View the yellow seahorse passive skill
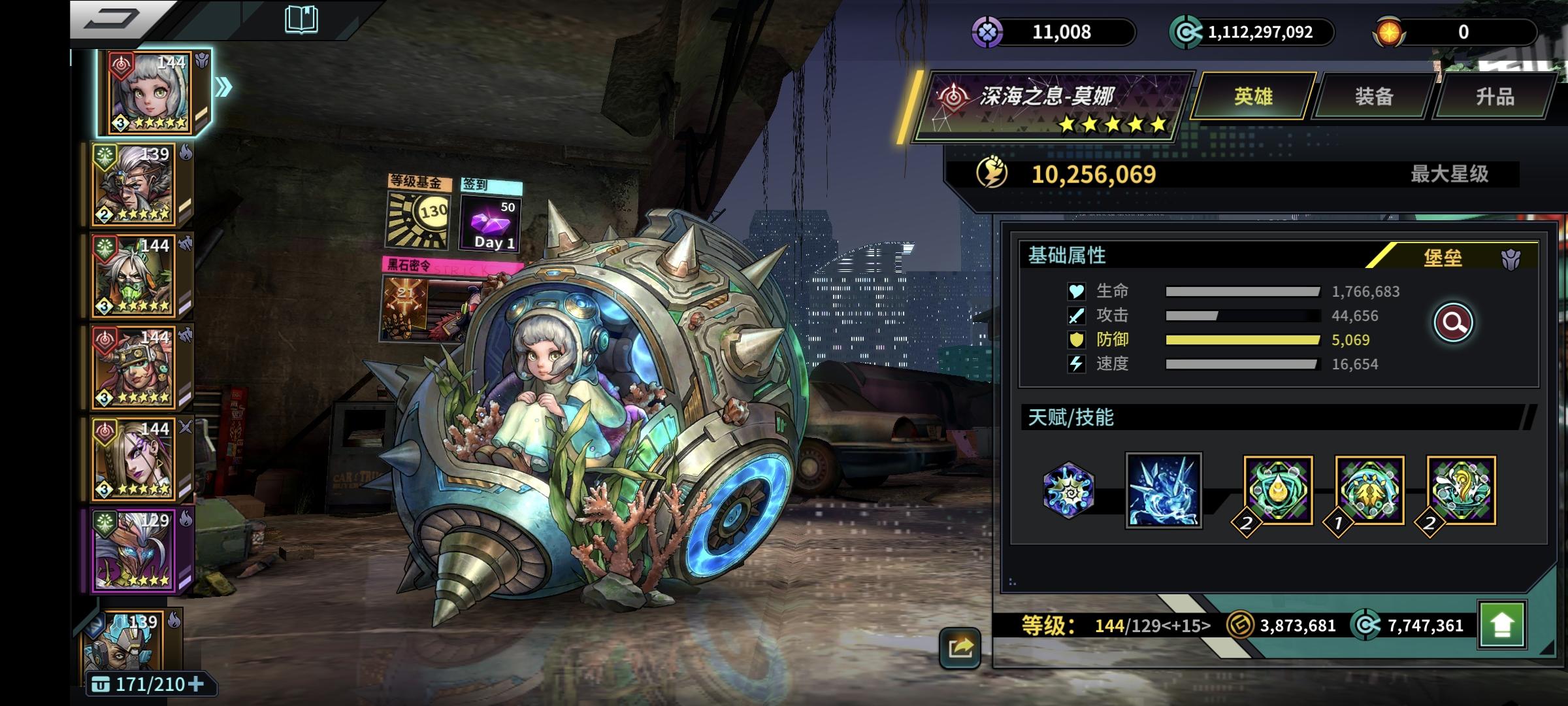This screenshot has height=706, width=1568. point(1462,491)
